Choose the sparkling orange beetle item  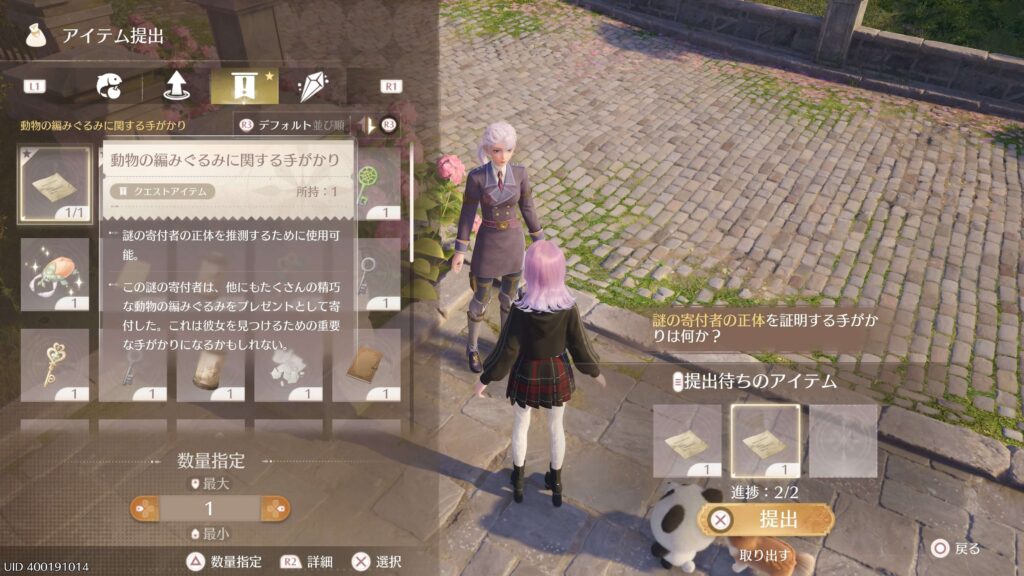pos(55,274)
